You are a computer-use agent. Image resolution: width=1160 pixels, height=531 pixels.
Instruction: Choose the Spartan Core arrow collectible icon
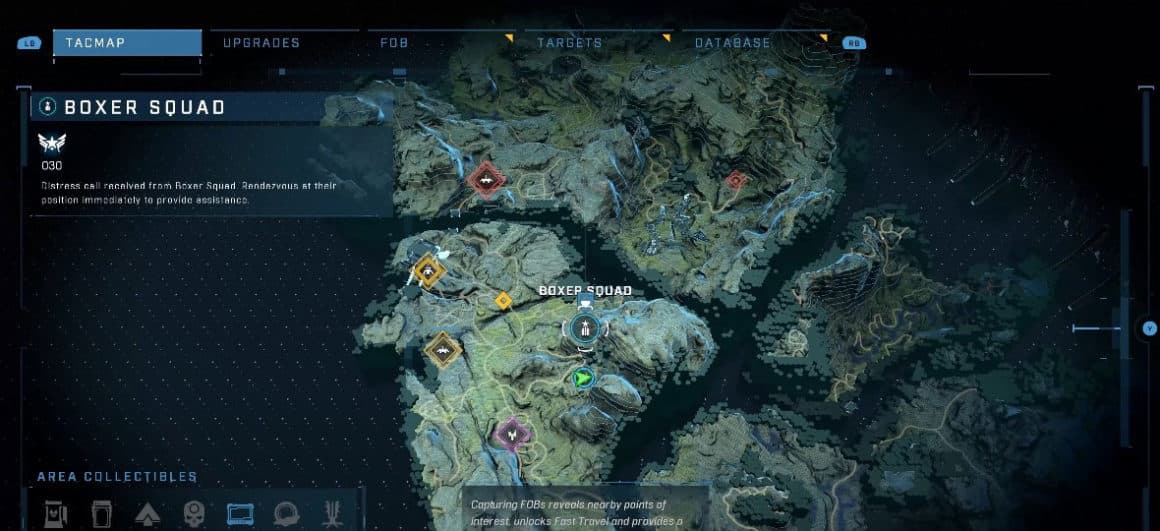click(146, 513)
